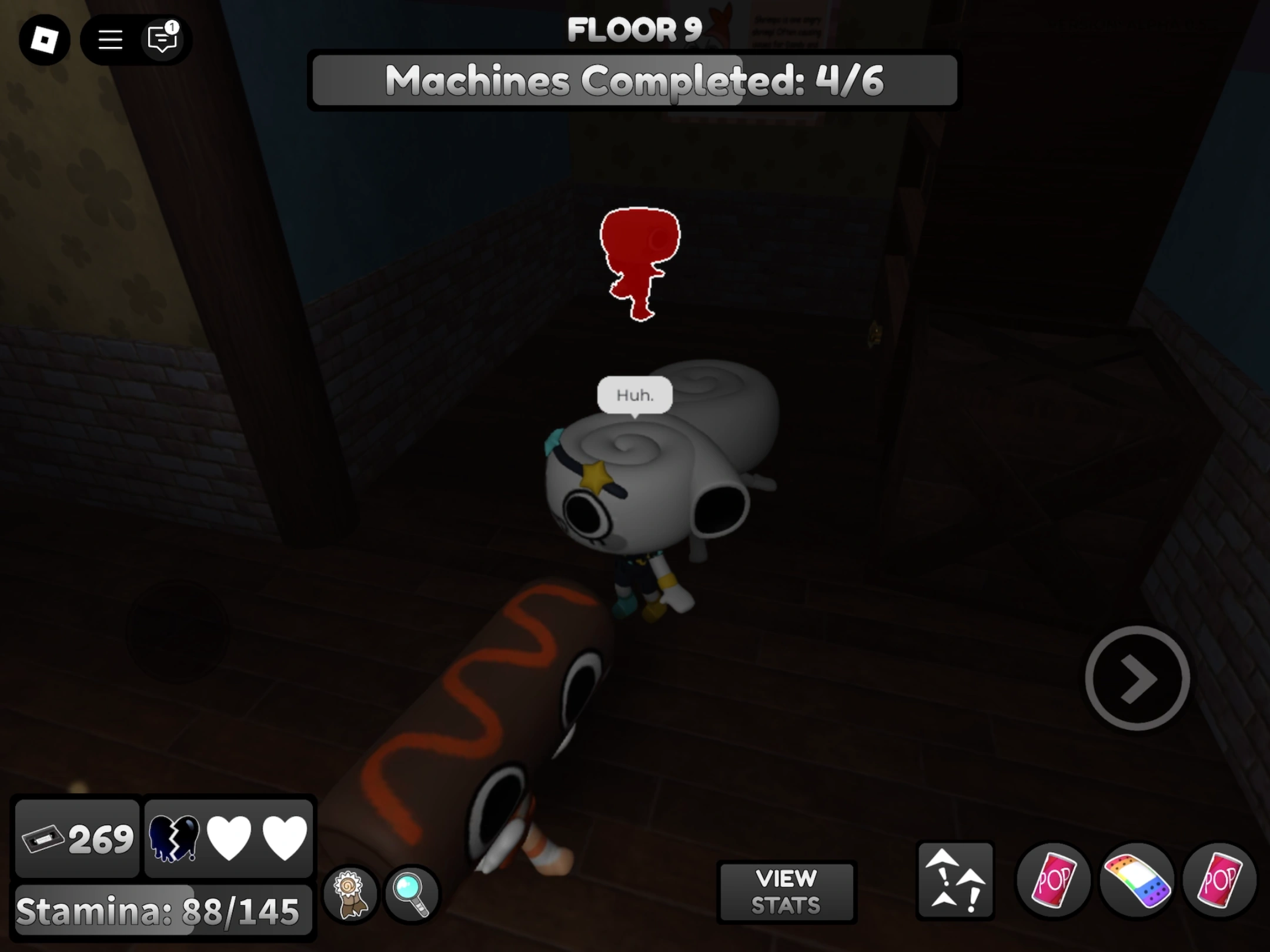1270x952 pixels.
Task: Click the tape cassette currency counter
Action: (x=77, y=839)
